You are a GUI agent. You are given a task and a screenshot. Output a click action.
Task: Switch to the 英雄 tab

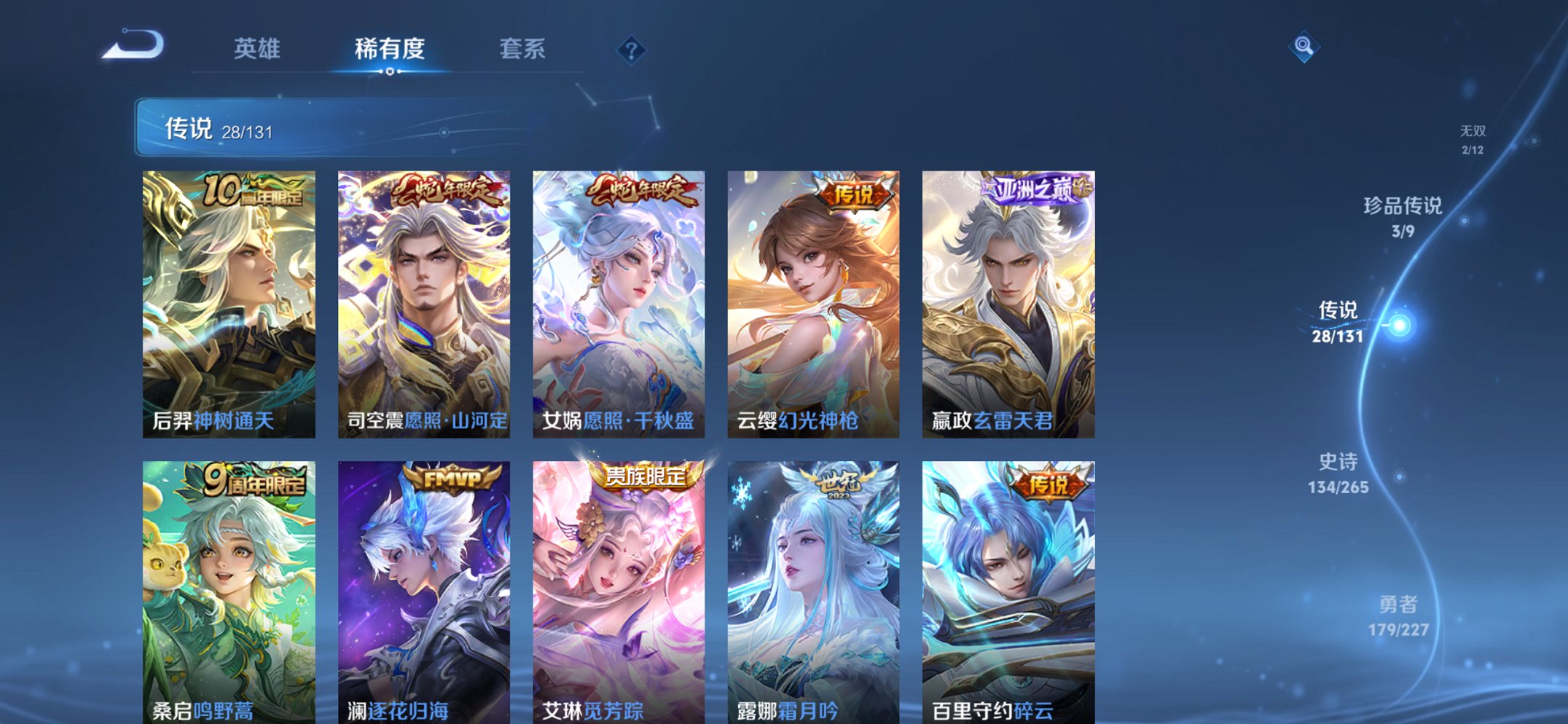click(x=256, y=49)
